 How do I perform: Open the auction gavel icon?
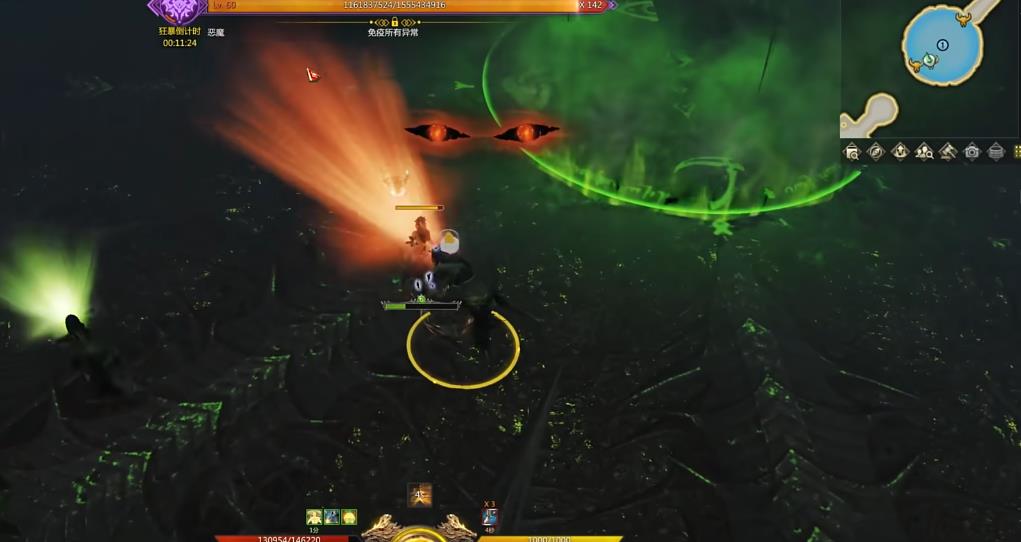click(948, 152)
